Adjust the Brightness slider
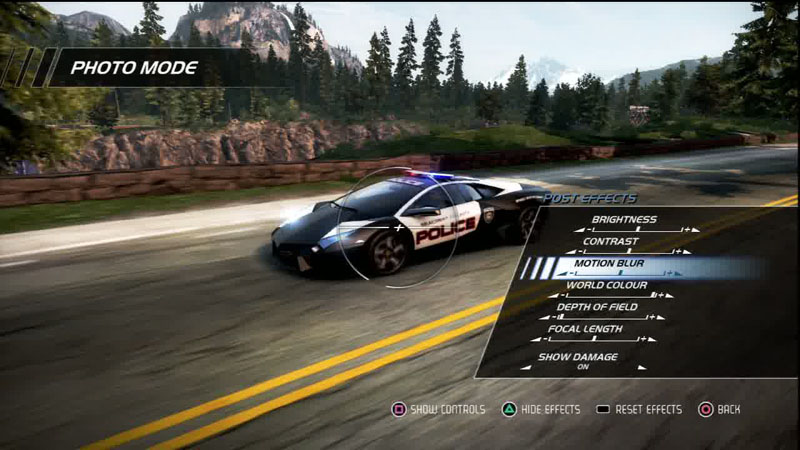This screenshot has width=800, height=450. tap(637, 230)
